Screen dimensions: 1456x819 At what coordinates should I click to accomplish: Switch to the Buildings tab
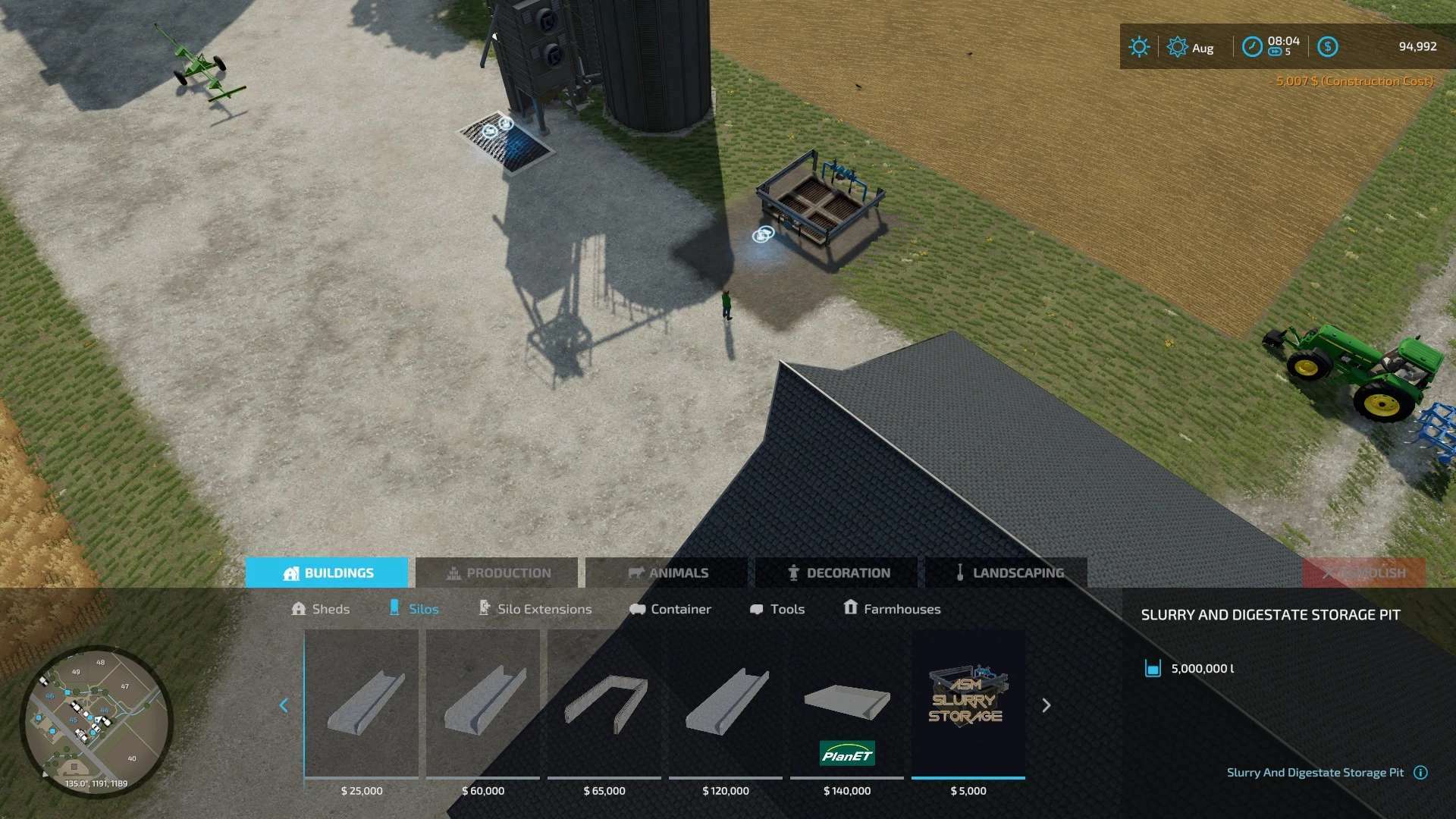click(x=327, y=573)
